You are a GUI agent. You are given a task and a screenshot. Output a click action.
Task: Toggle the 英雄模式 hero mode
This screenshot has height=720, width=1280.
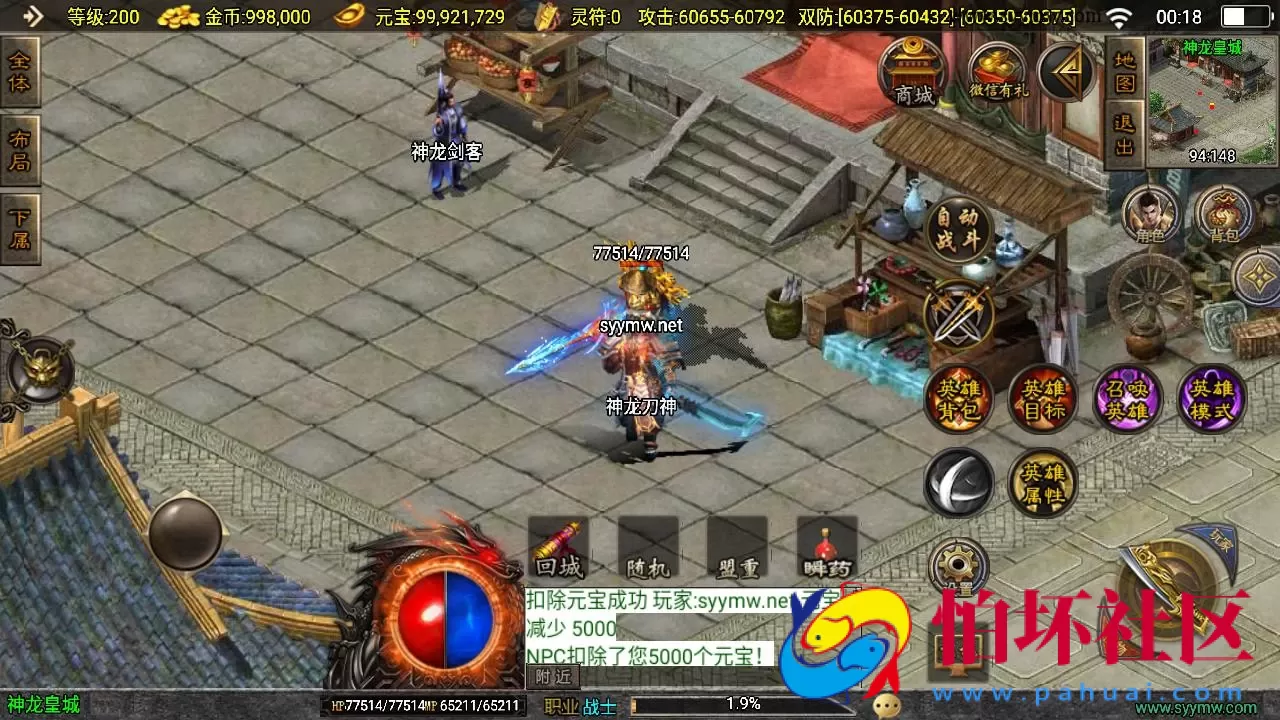1210,397
